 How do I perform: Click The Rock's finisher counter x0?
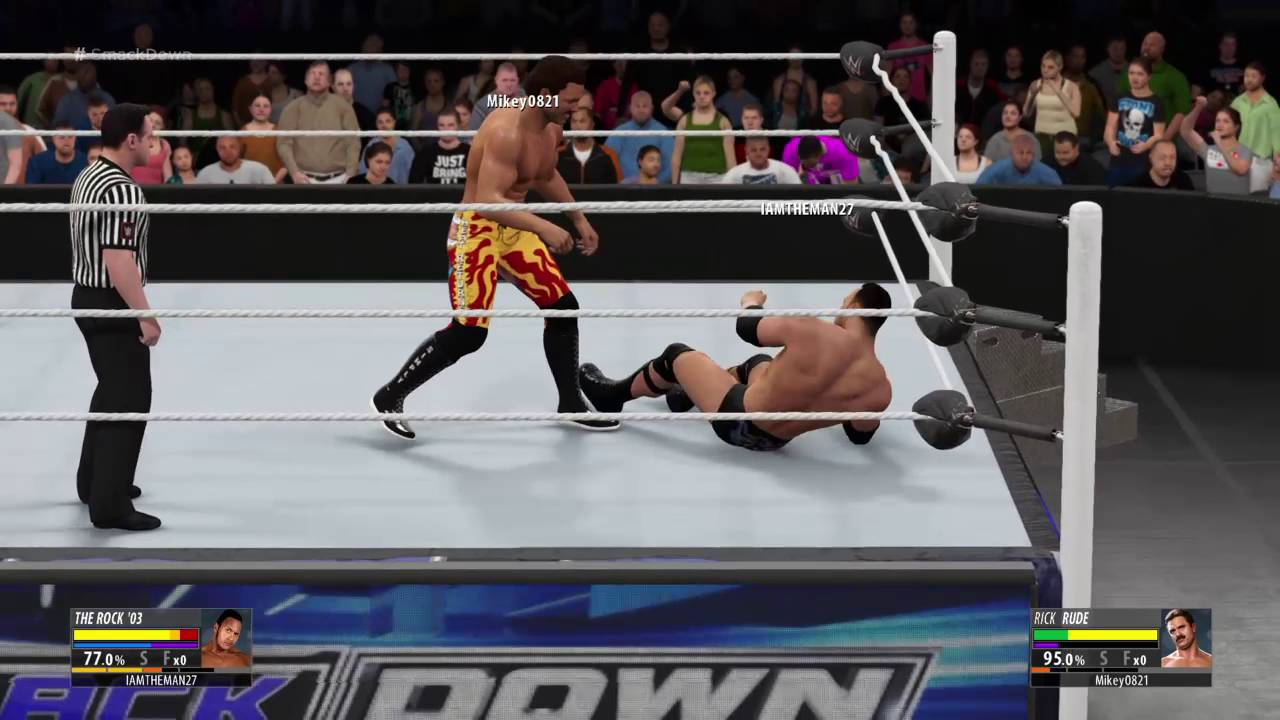click(179, 659)
